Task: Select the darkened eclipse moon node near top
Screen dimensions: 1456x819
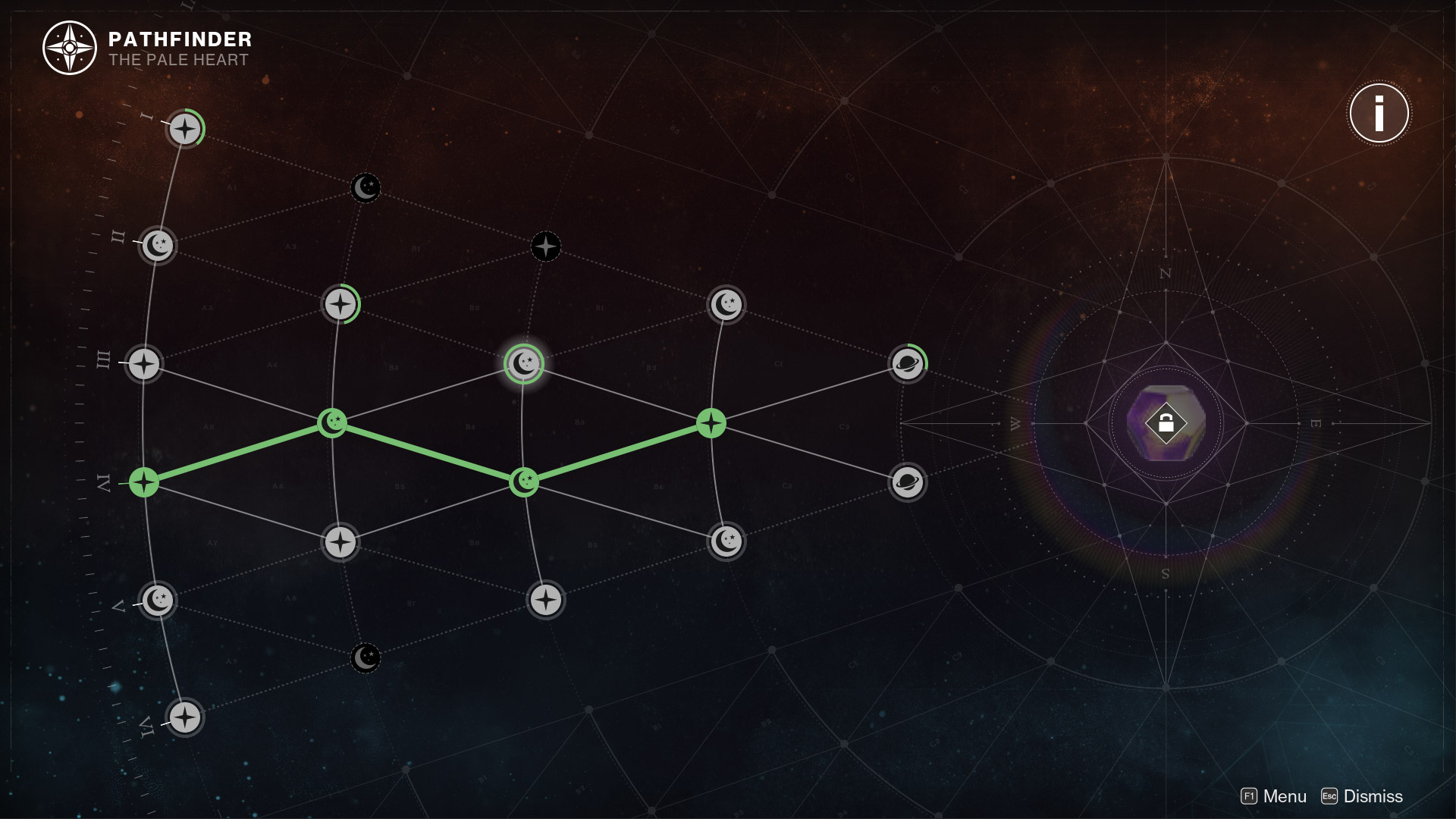Action: (366, 187)
